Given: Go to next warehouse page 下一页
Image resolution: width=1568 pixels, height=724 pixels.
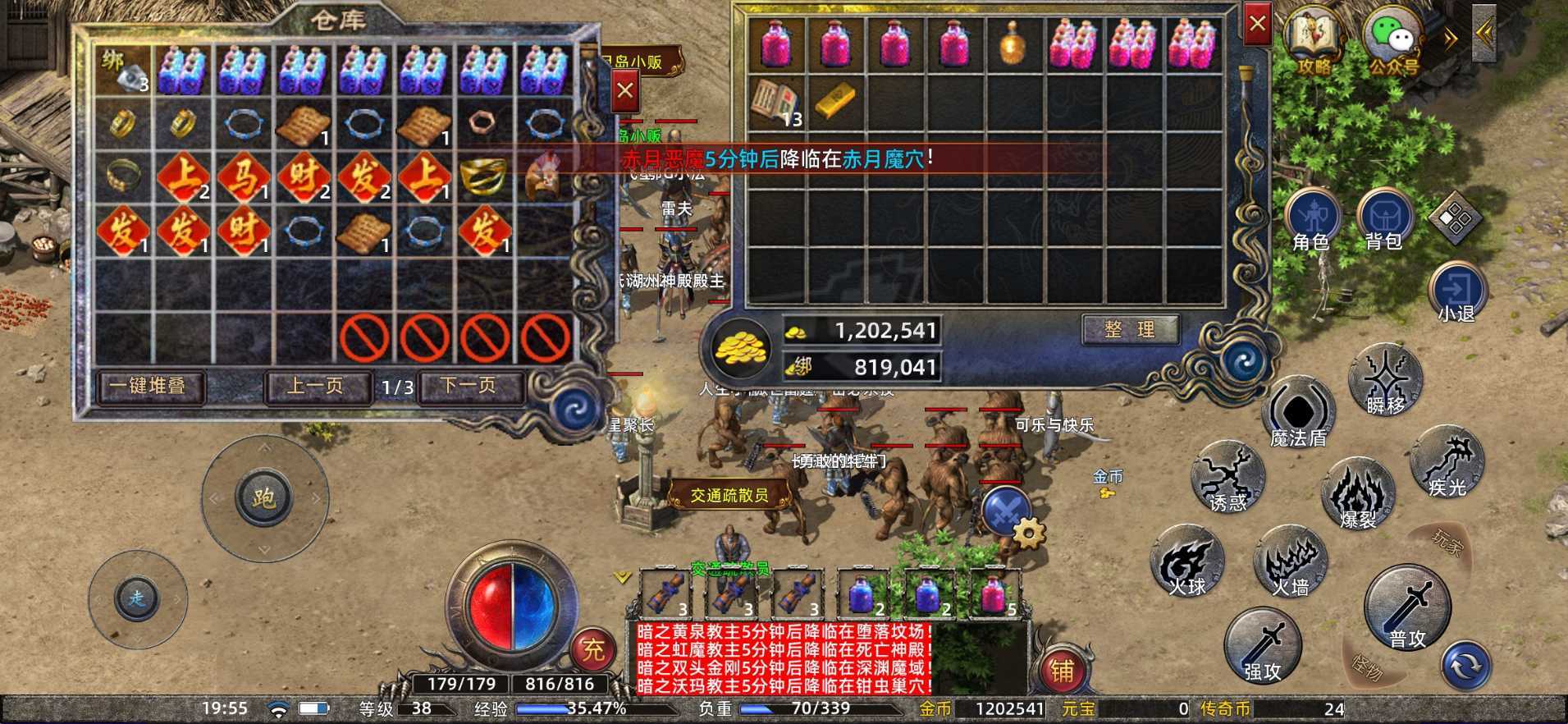Looking at the screenshot, I should (x=469, y=386).
